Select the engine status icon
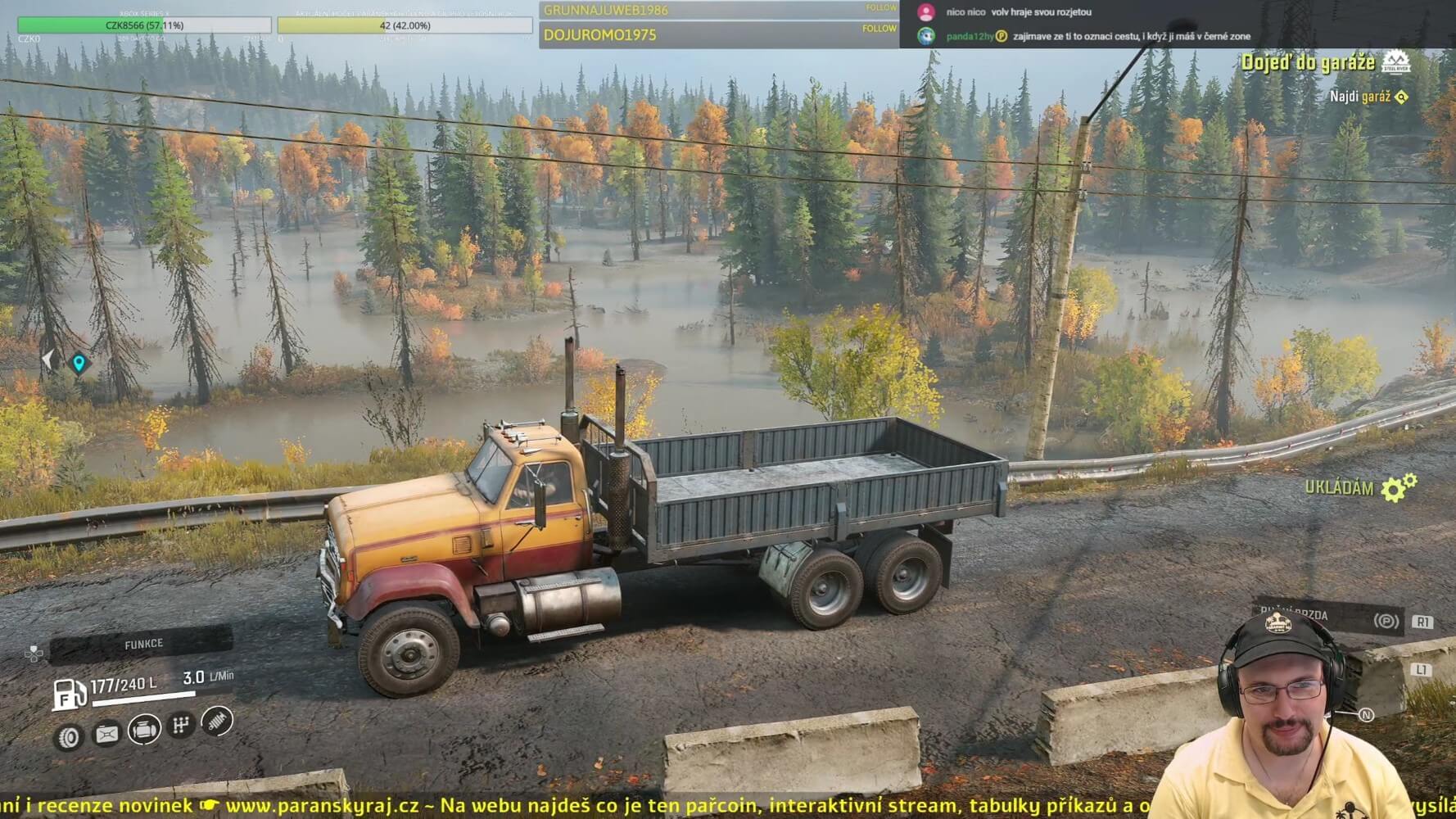The width and height of the screenshot is (1456, 819). point(144,729)
